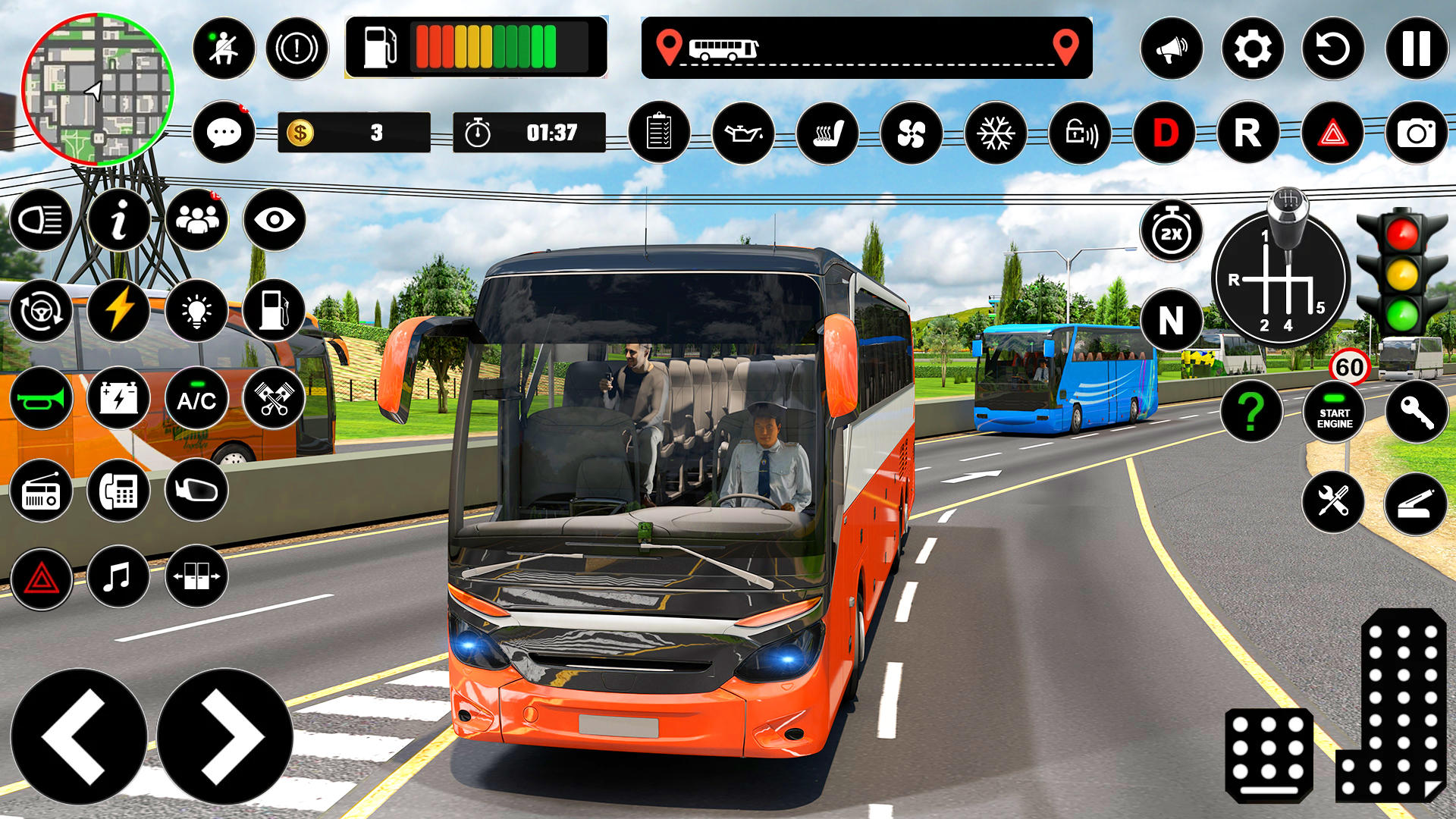Tap the Start Engine button
This screenshot has height=819, width=1456.
1334,413
